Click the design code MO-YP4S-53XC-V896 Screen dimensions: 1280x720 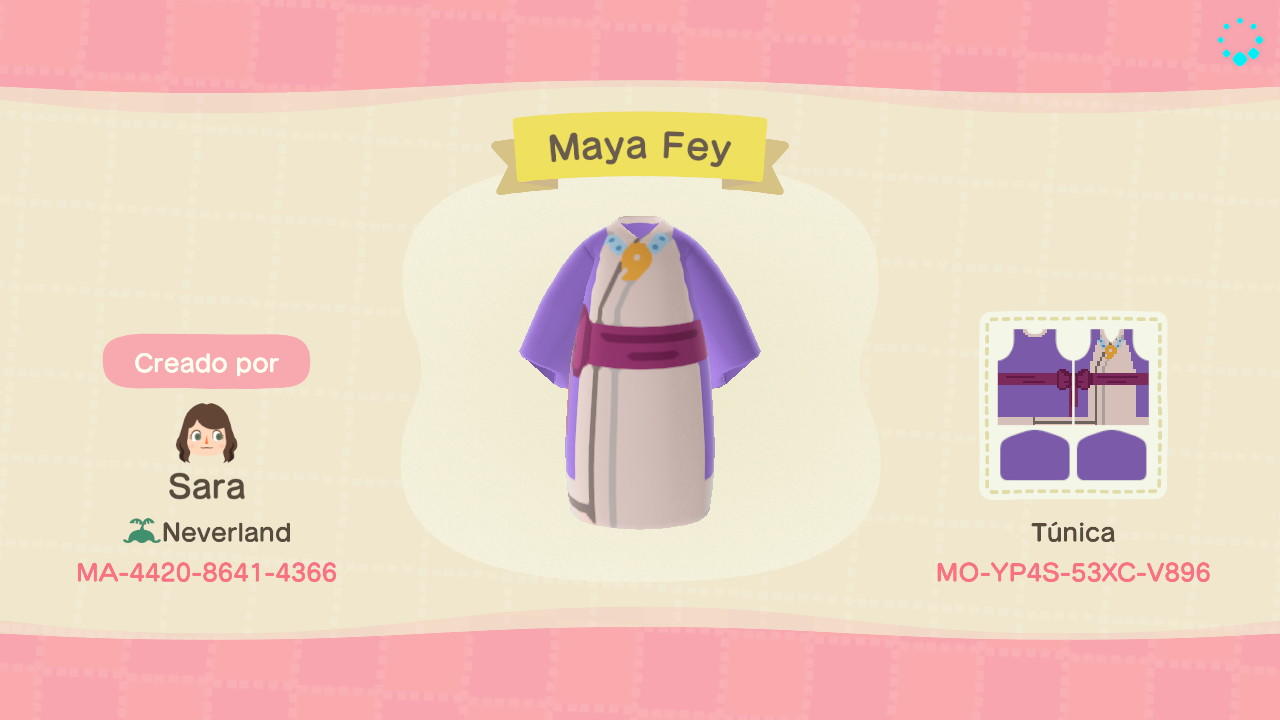coord(1074,573)
